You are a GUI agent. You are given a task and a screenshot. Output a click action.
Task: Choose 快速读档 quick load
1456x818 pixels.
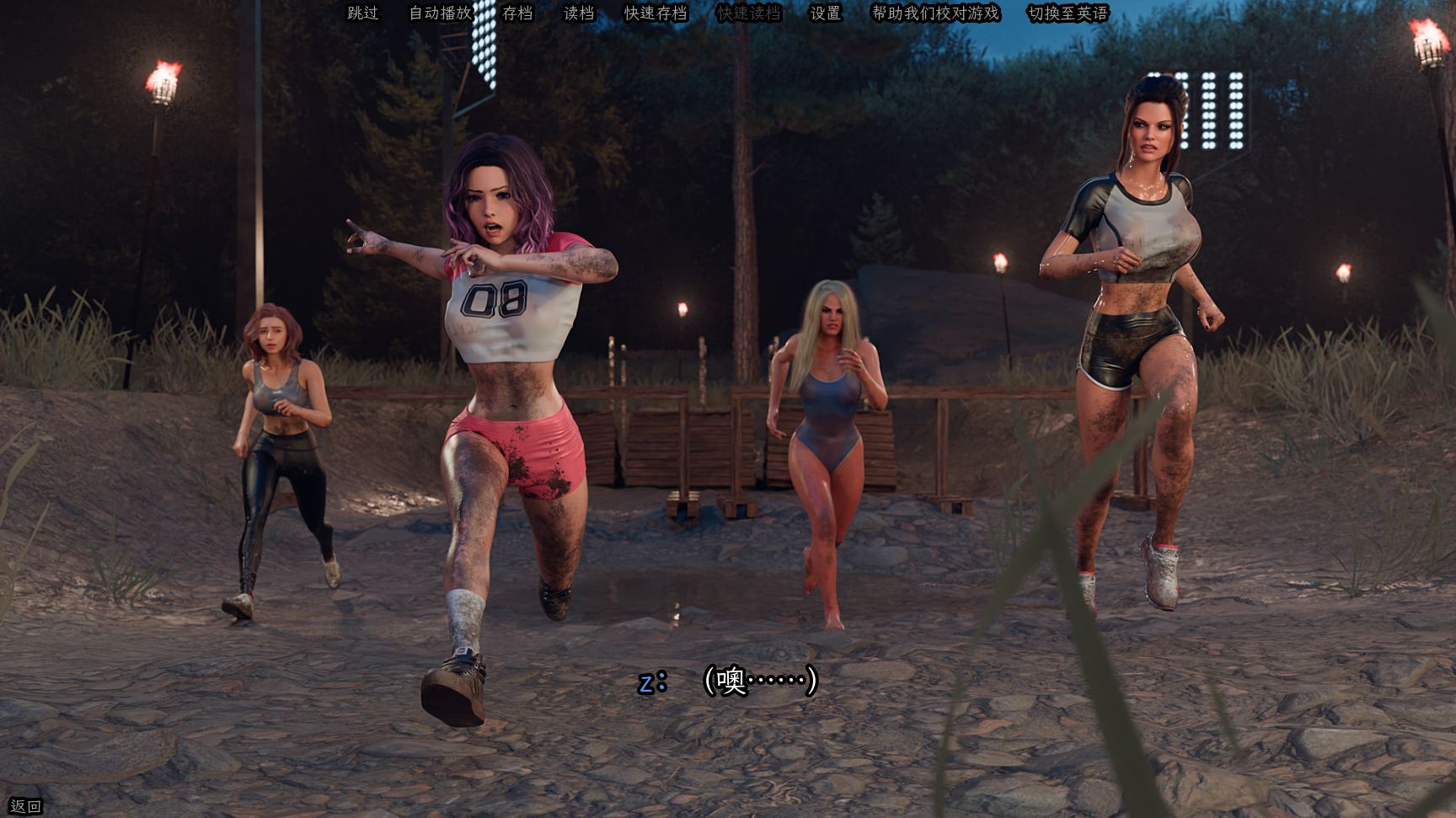click(749, 13)
